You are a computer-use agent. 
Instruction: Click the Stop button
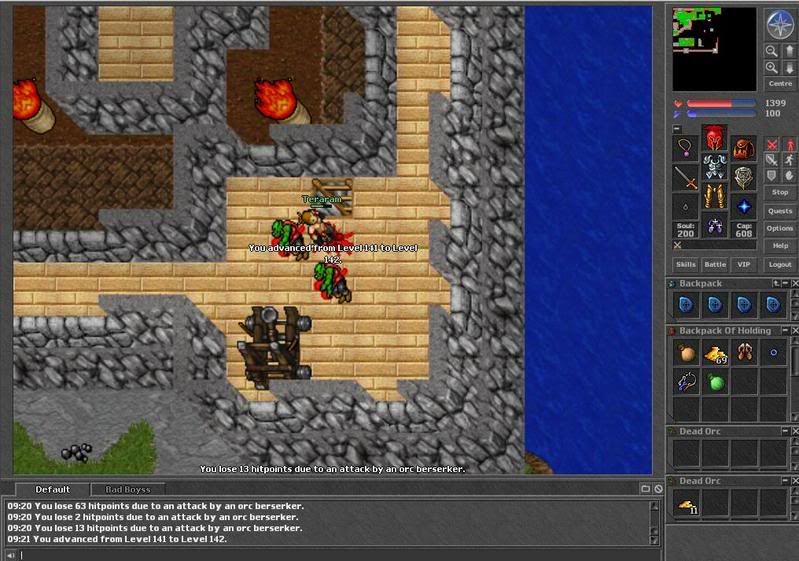click(780, 192)
